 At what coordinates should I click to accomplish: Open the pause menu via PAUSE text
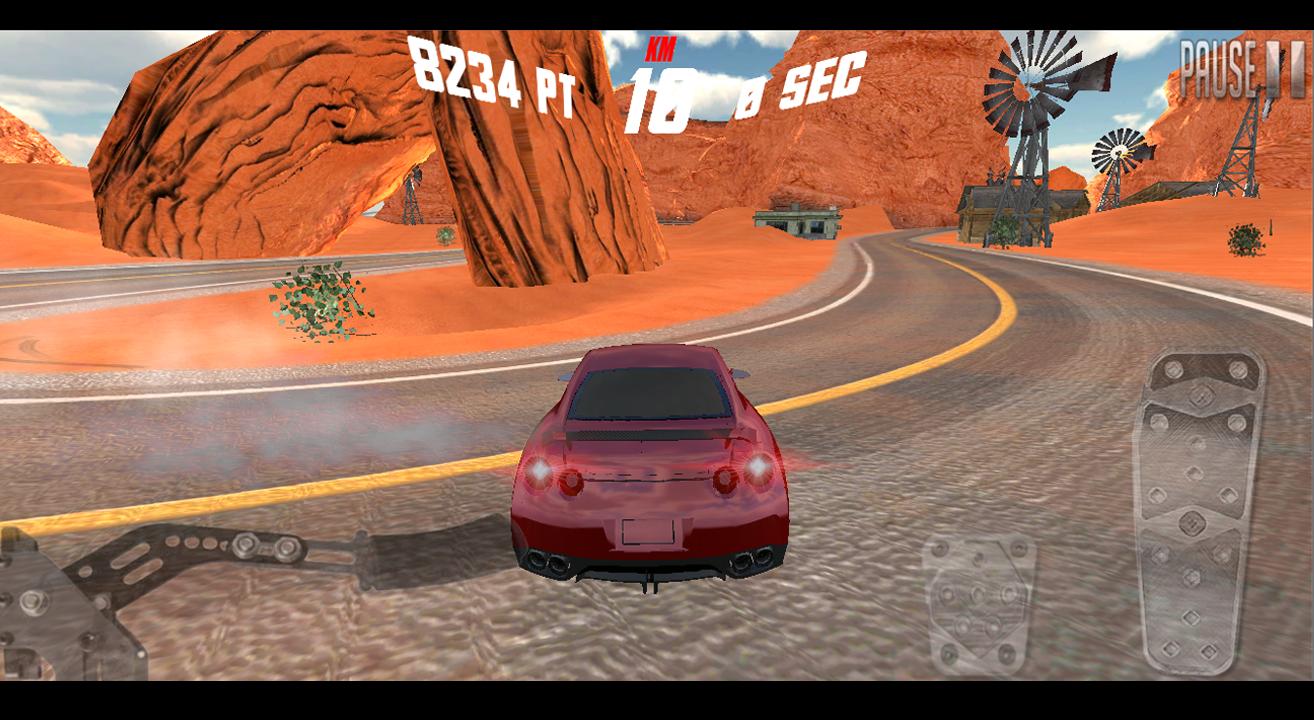[x=1218, y=66]
